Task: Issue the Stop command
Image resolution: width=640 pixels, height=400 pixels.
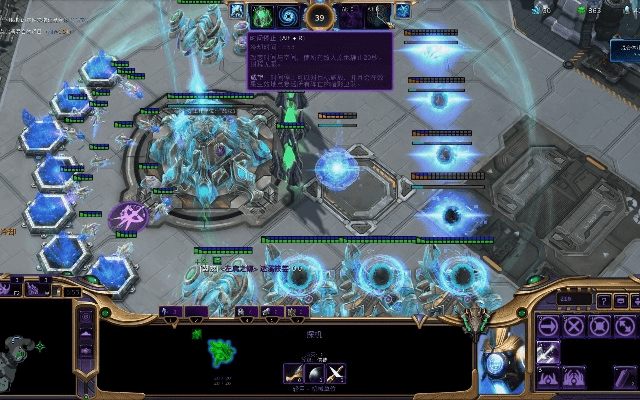Action: click(x=573, y=325)
